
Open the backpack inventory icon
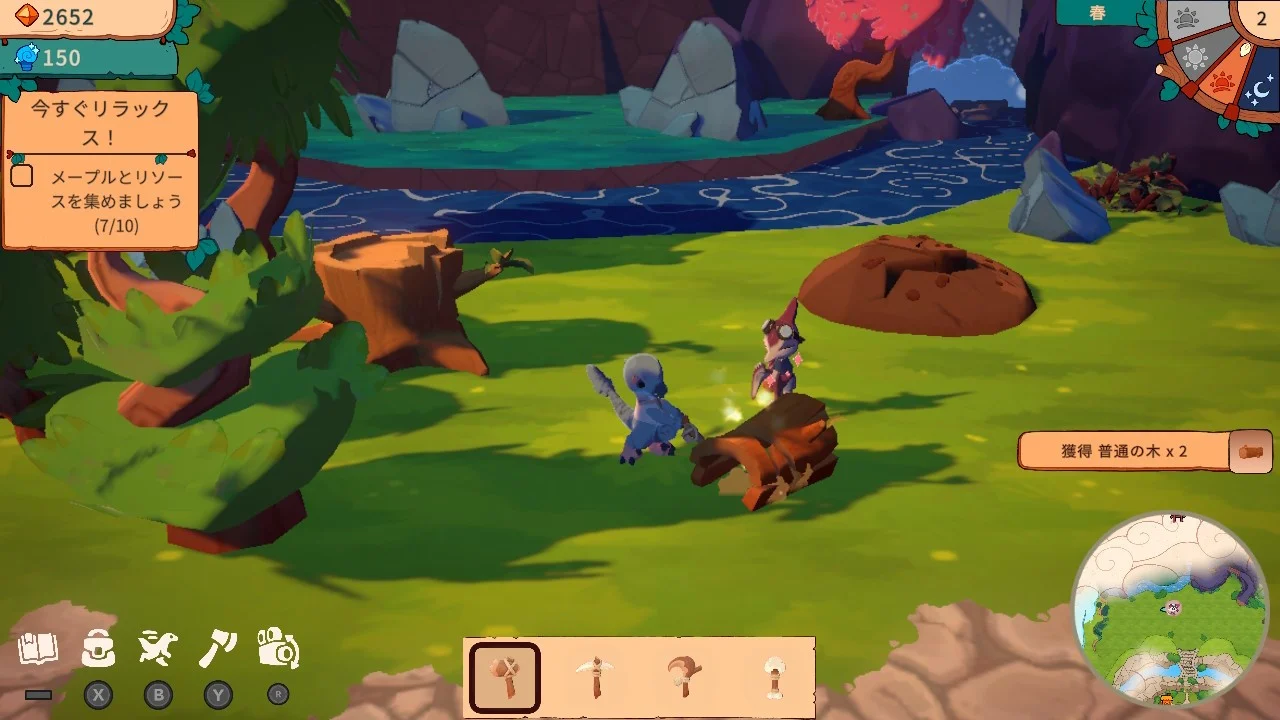(x=98, y=650)
